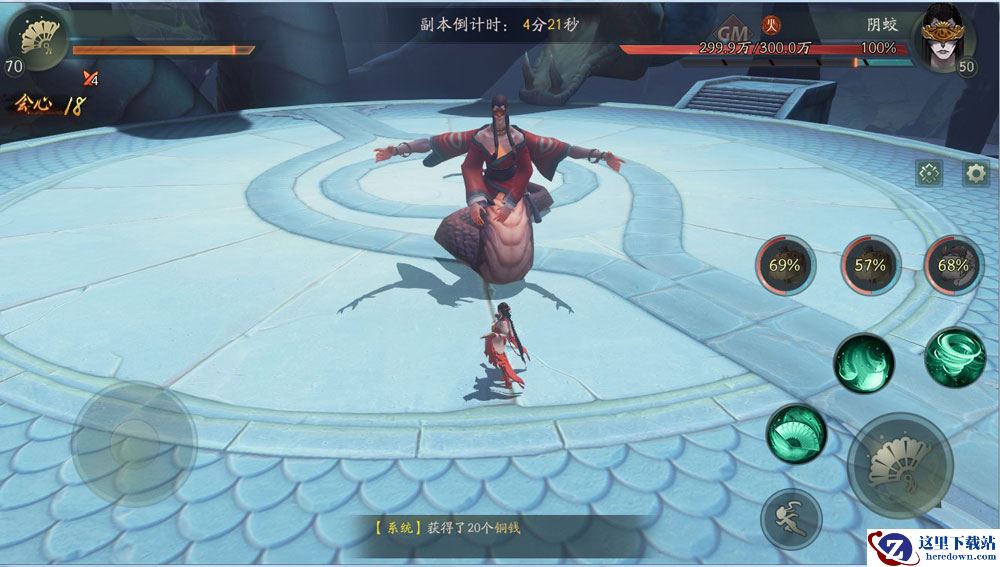Open the player fan avatar portrait
Screen dimensions: 1000x567
point(37,40)
